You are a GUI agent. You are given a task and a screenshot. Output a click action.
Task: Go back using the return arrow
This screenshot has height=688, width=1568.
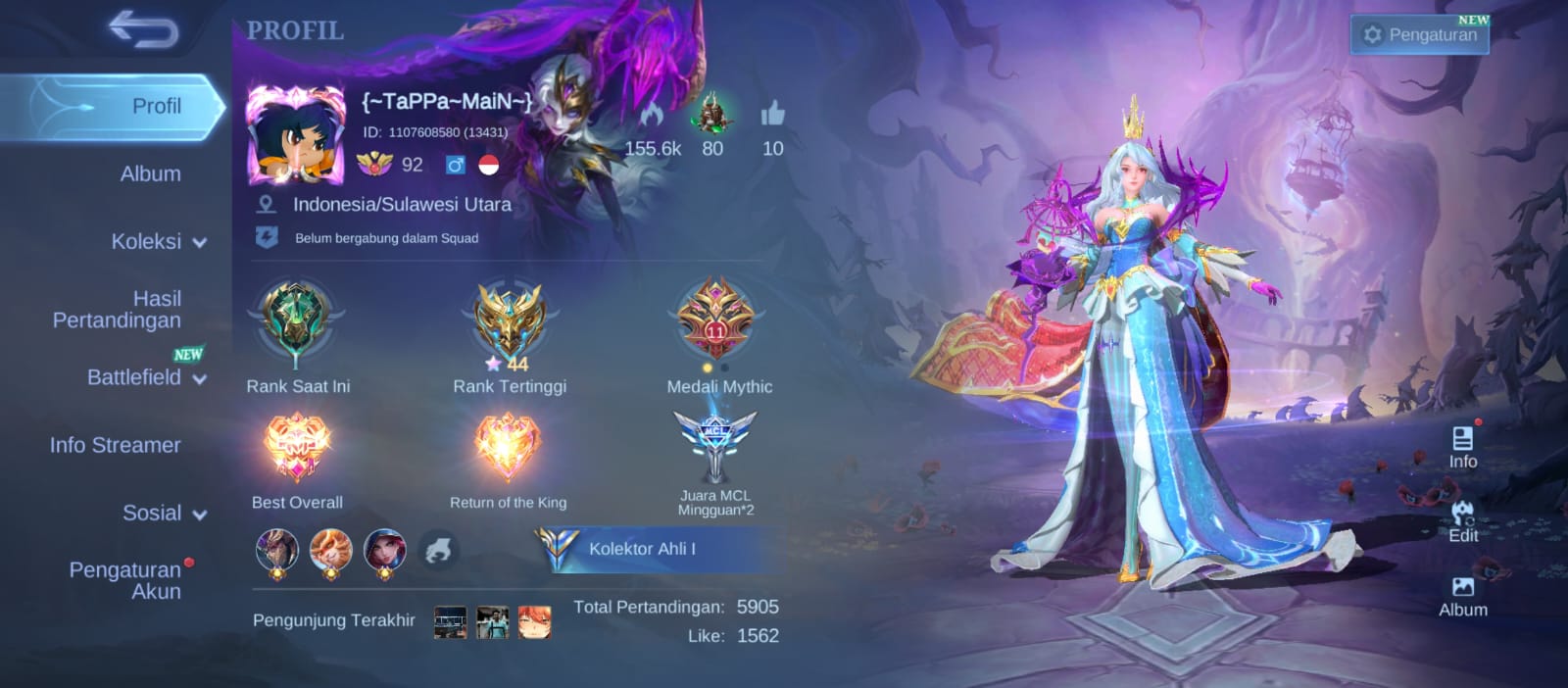coord(143,29)
